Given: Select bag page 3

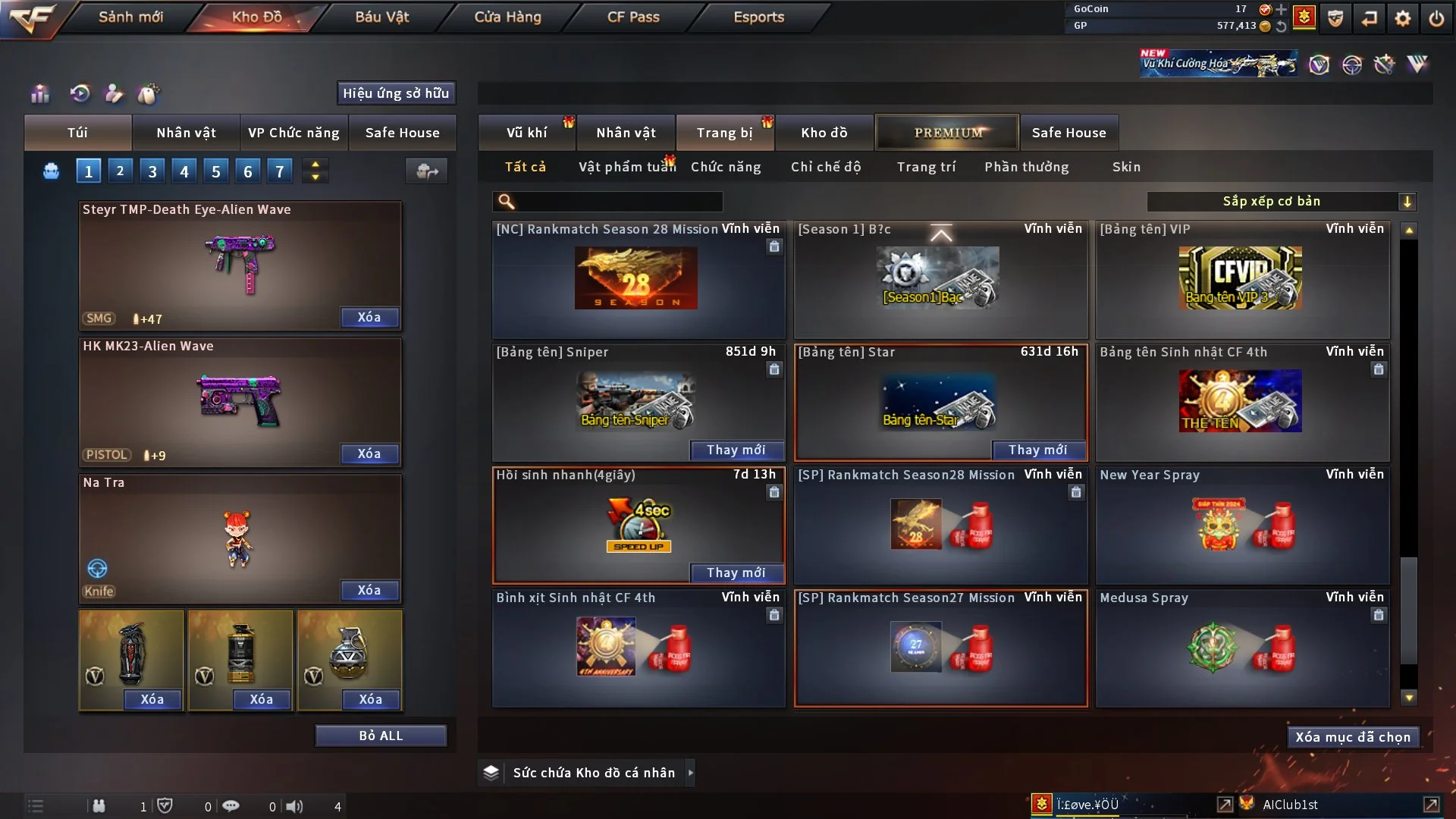Looking at the screenshot, I should [152, 171].
